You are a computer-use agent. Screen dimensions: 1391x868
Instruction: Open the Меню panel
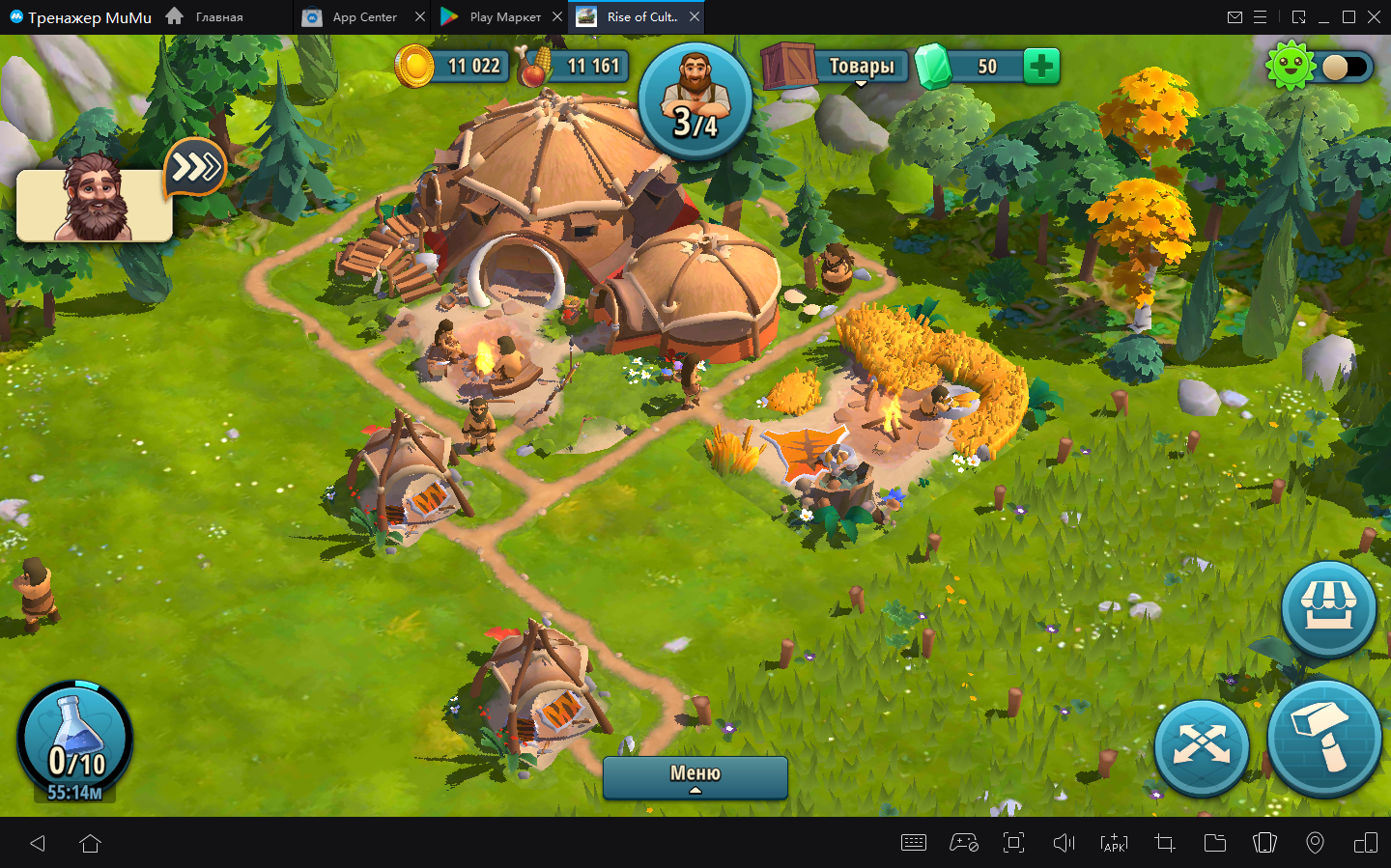click(x=695, y=776)
